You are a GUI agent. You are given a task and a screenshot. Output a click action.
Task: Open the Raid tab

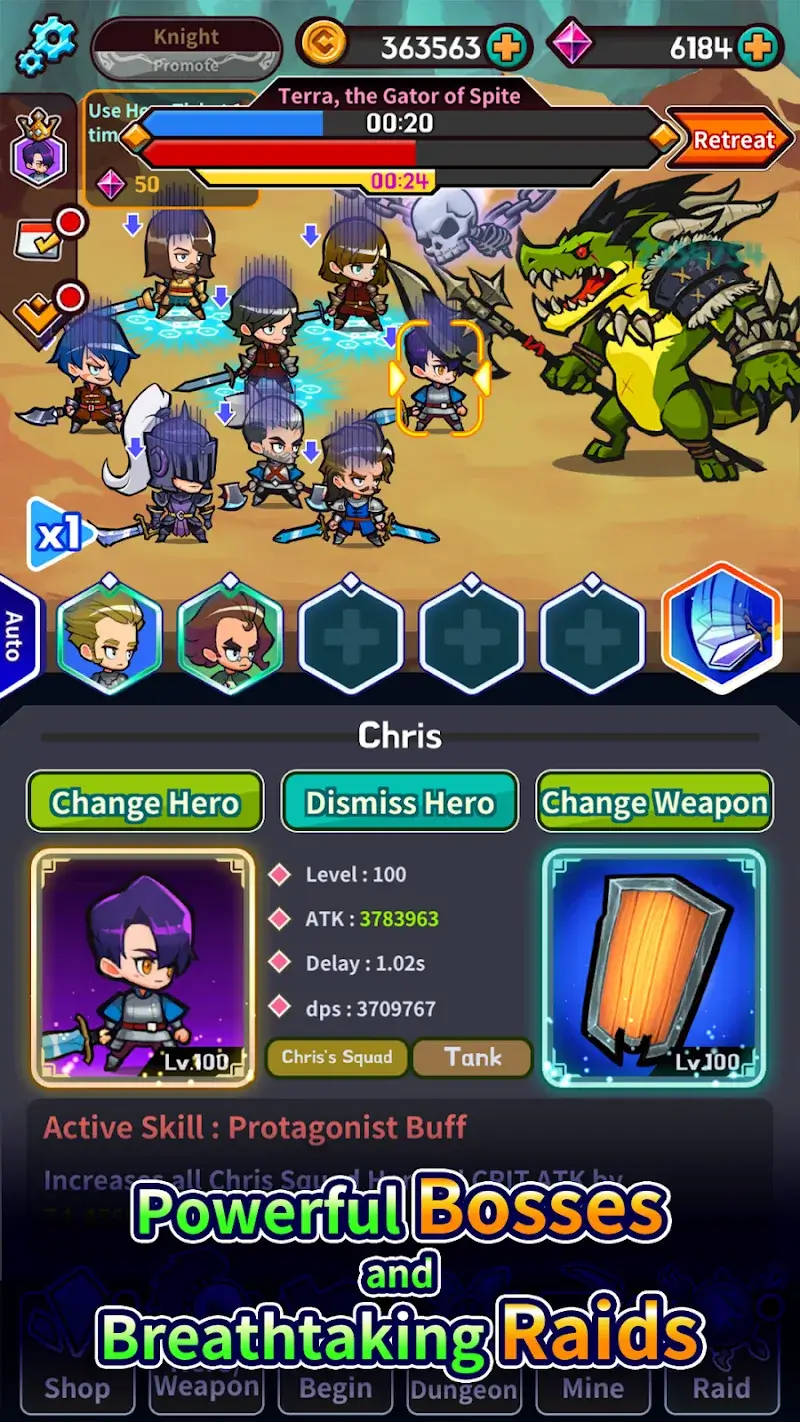click(x=721, y=1388)
